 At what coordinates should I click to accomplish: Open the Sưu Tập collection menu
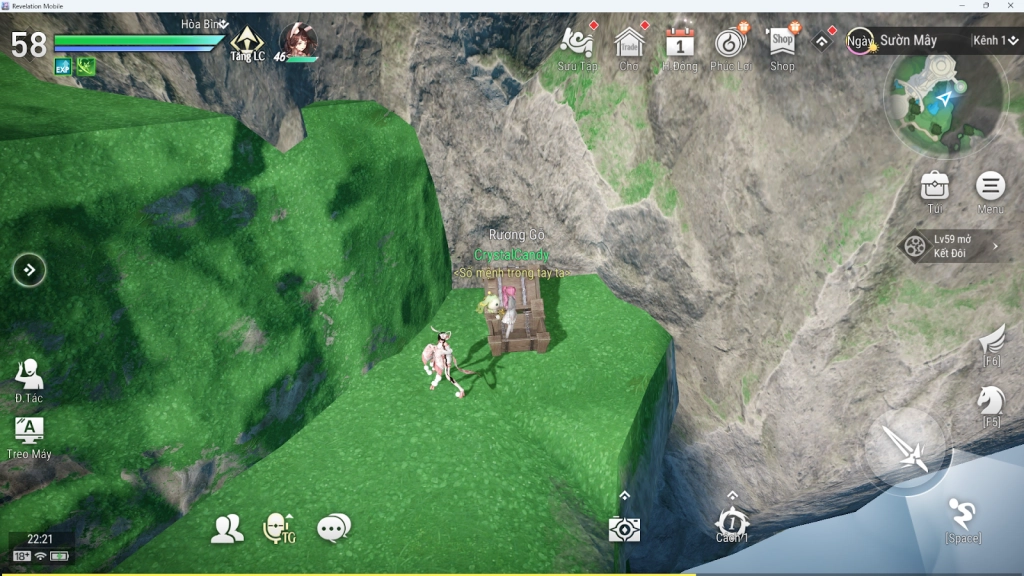(x=577, y=43)
